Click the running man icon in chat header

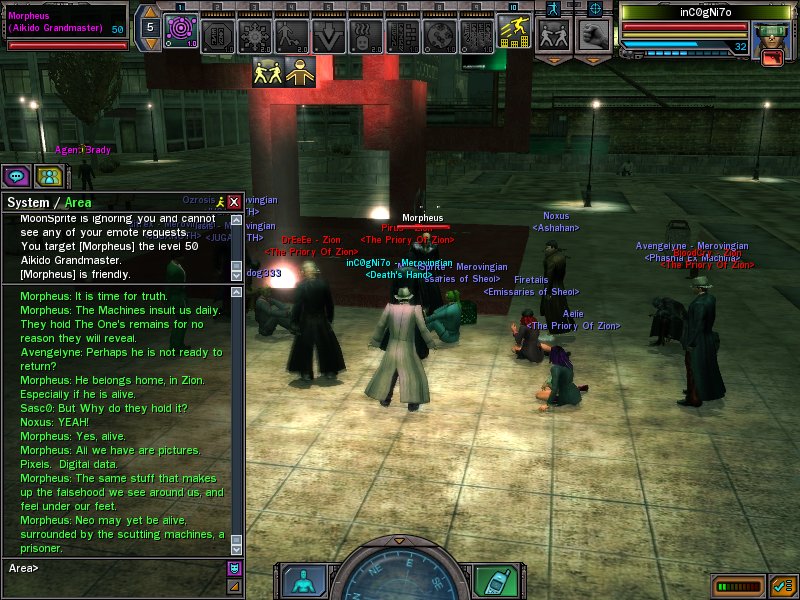(220, 201)
